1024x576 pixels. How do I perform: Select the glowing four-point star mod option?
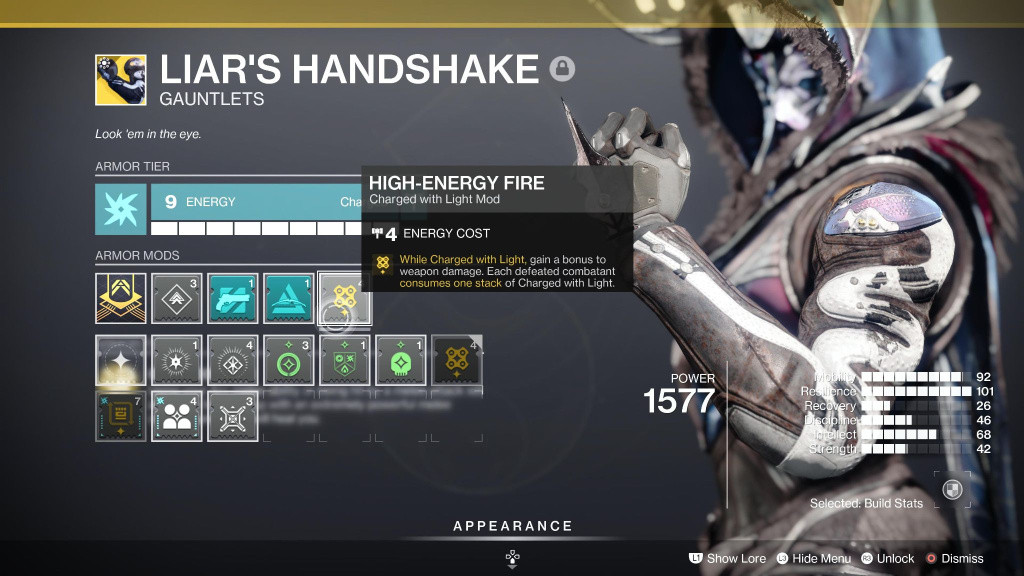pyautogui.click(x=121, y=360)
